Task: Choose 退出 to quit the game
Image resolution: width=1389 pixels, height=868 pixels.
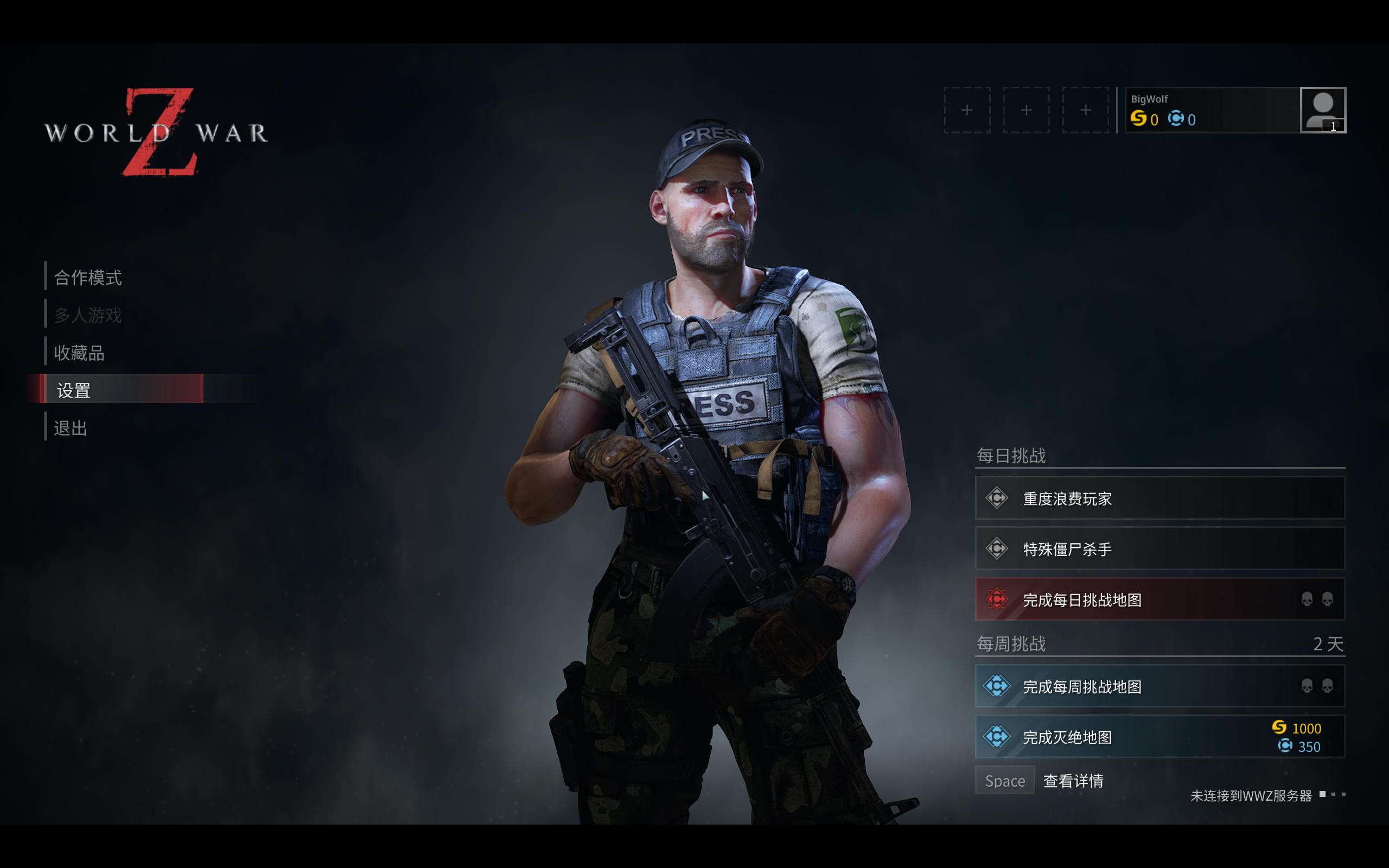Action: tap(71, 428)
